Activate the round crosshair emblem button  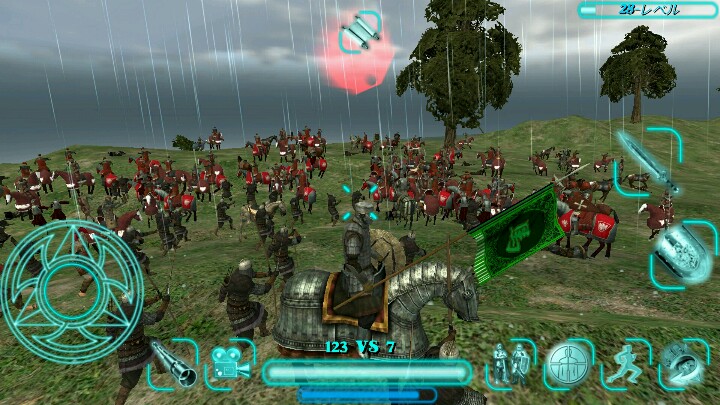pyautogui.click(x=568, y=364)
